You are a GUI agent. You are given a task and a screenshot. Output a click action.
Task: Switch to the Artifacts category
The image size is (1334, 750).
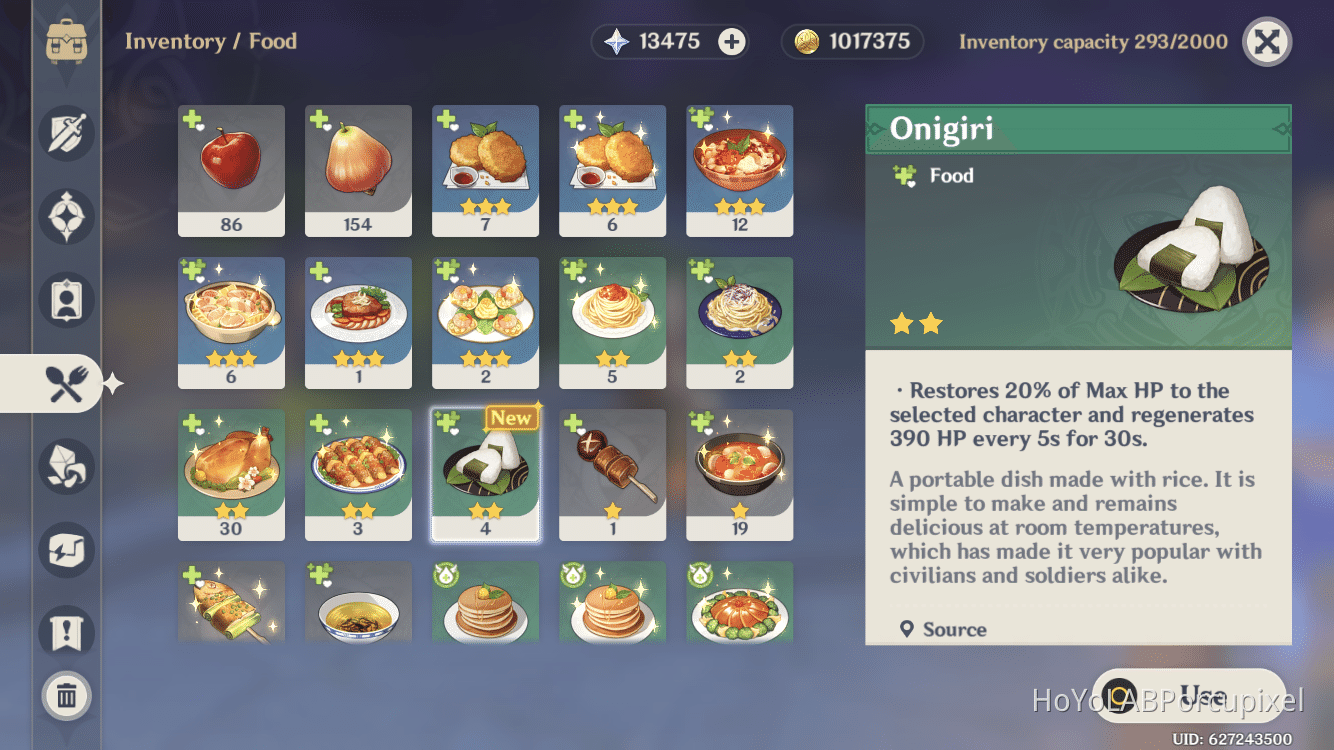[x=66, y=217]
